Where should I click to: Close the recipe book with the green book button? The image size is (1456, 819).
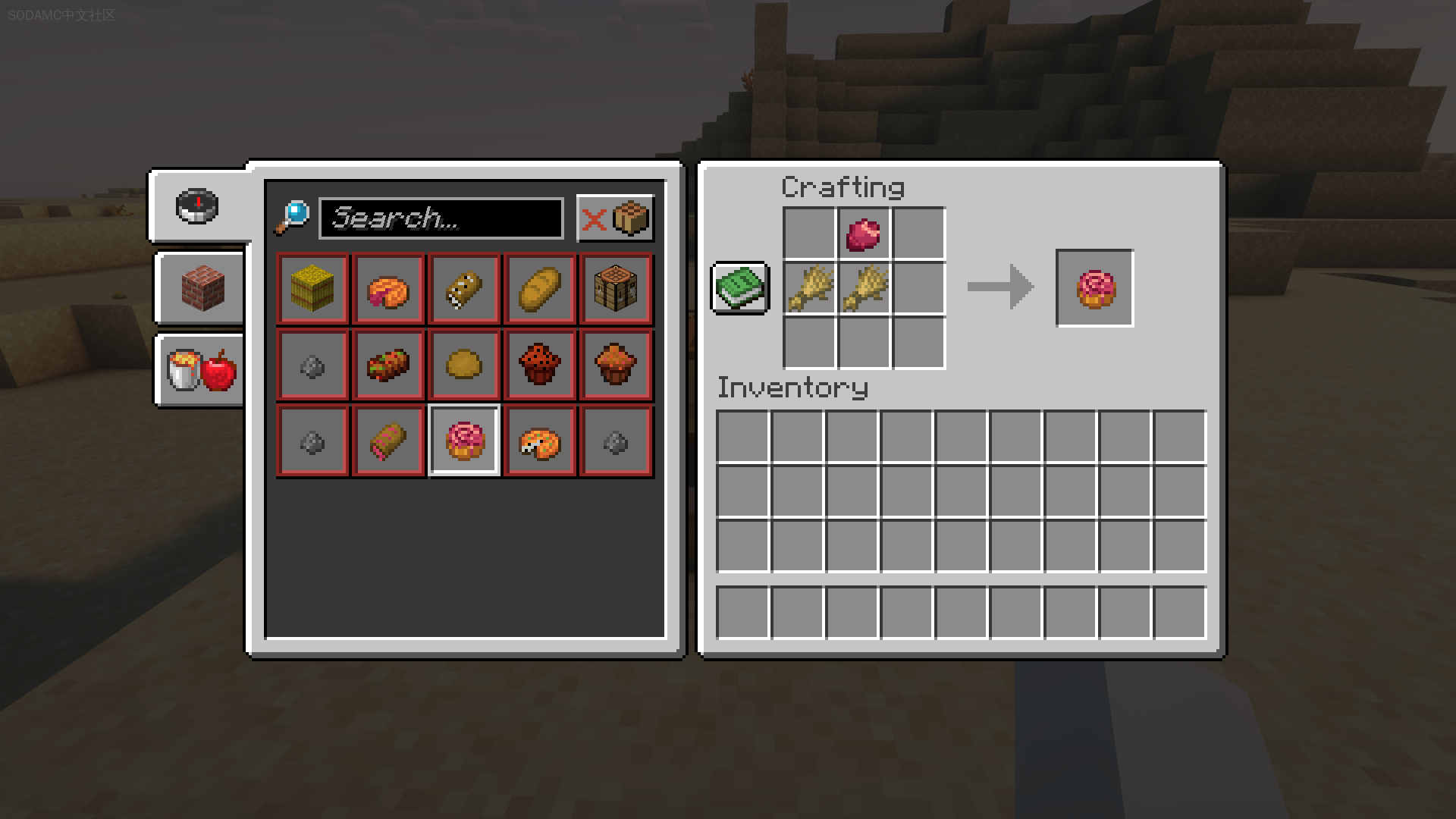pyautogui.click(x=740, y=288)
